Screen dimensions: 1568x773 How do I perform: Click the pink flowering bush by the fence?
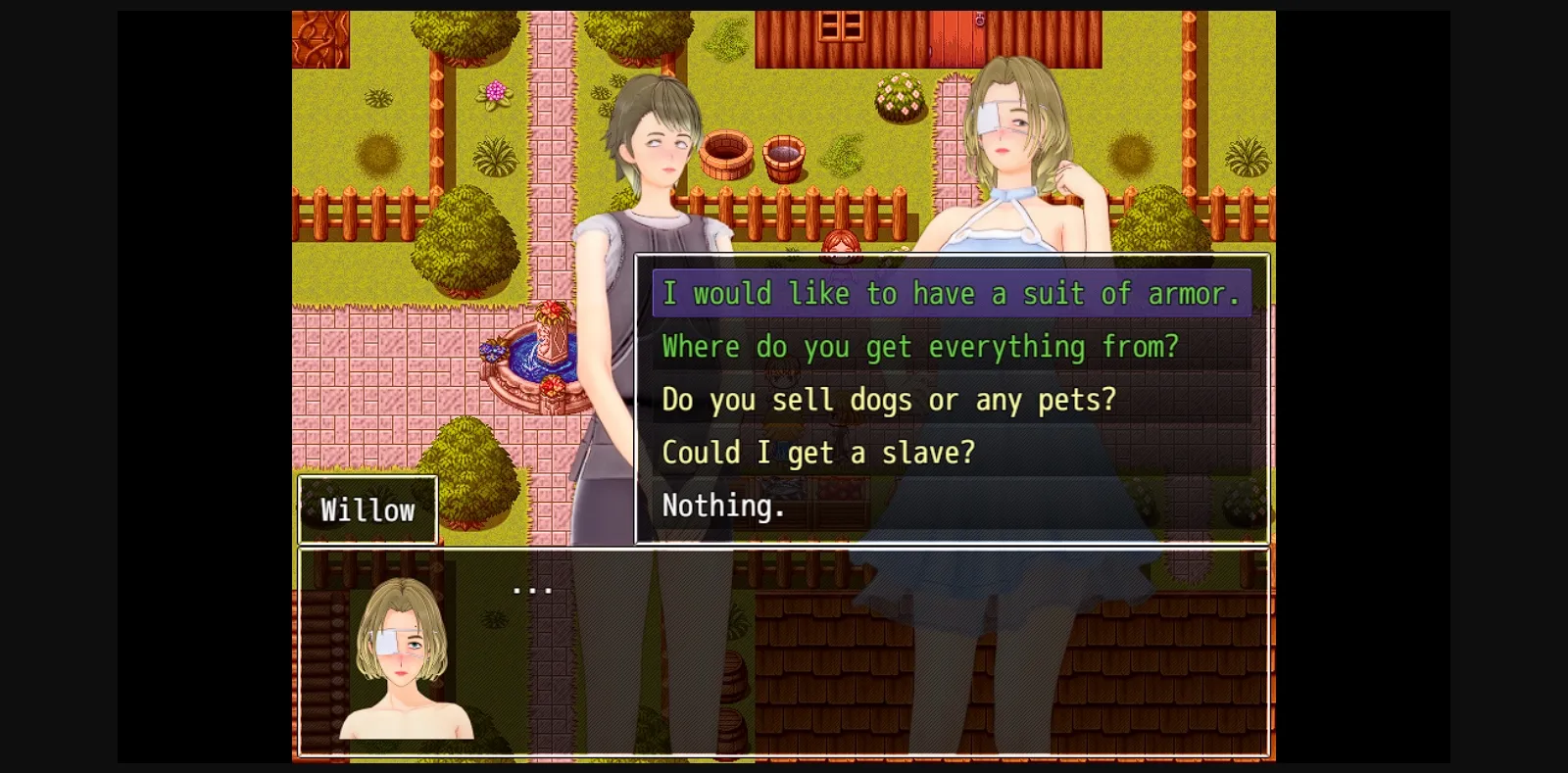[899, 98]
